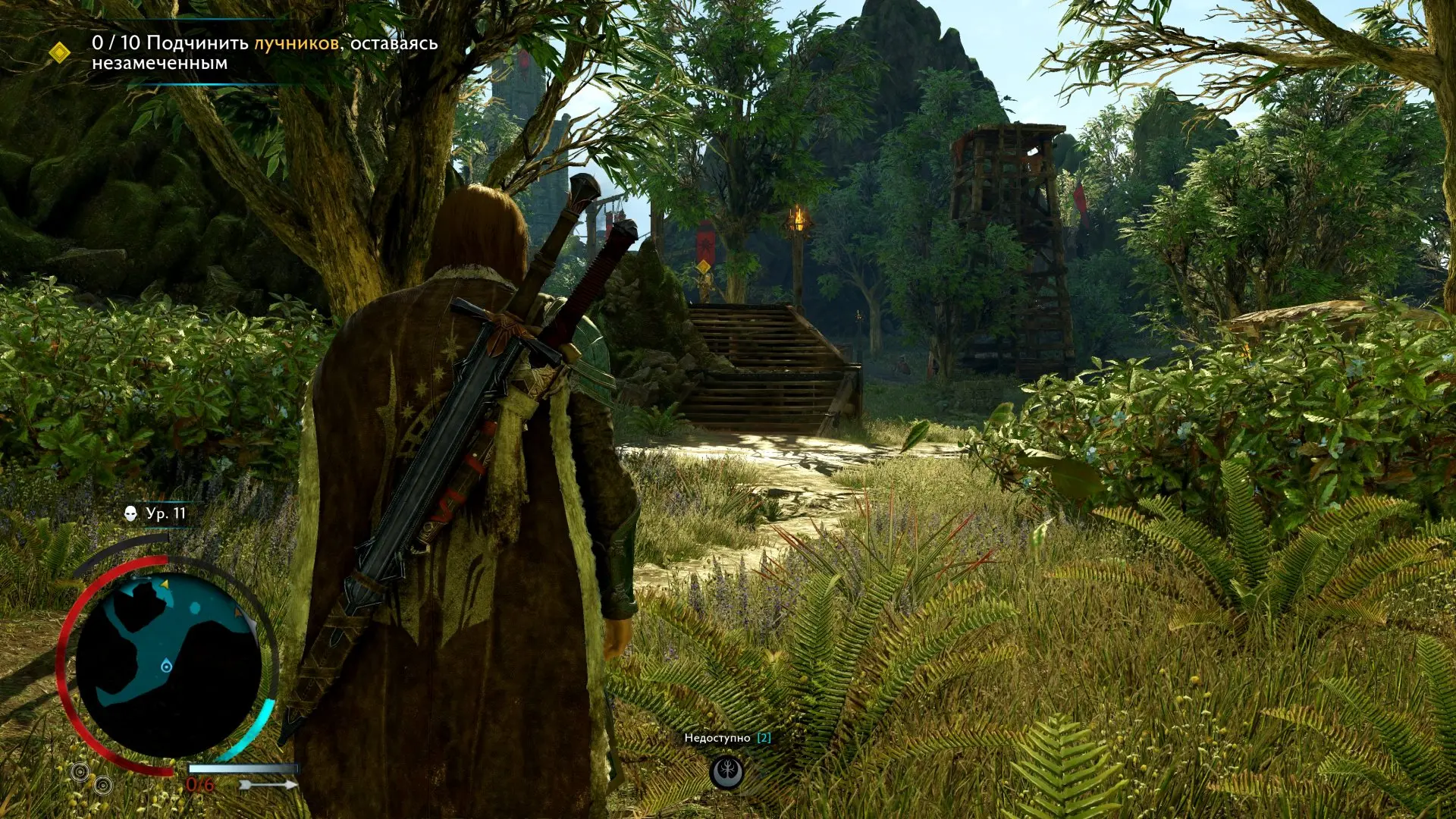Image resolution: width=1456 pixels, height=819 pixels.
Task: Click the yellow quest waypoint marker
Action: click(704, 267)
